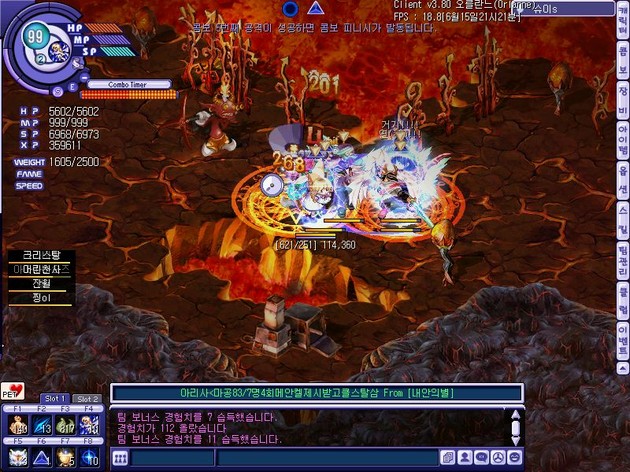Click the PET heart button

pos(13,391)
